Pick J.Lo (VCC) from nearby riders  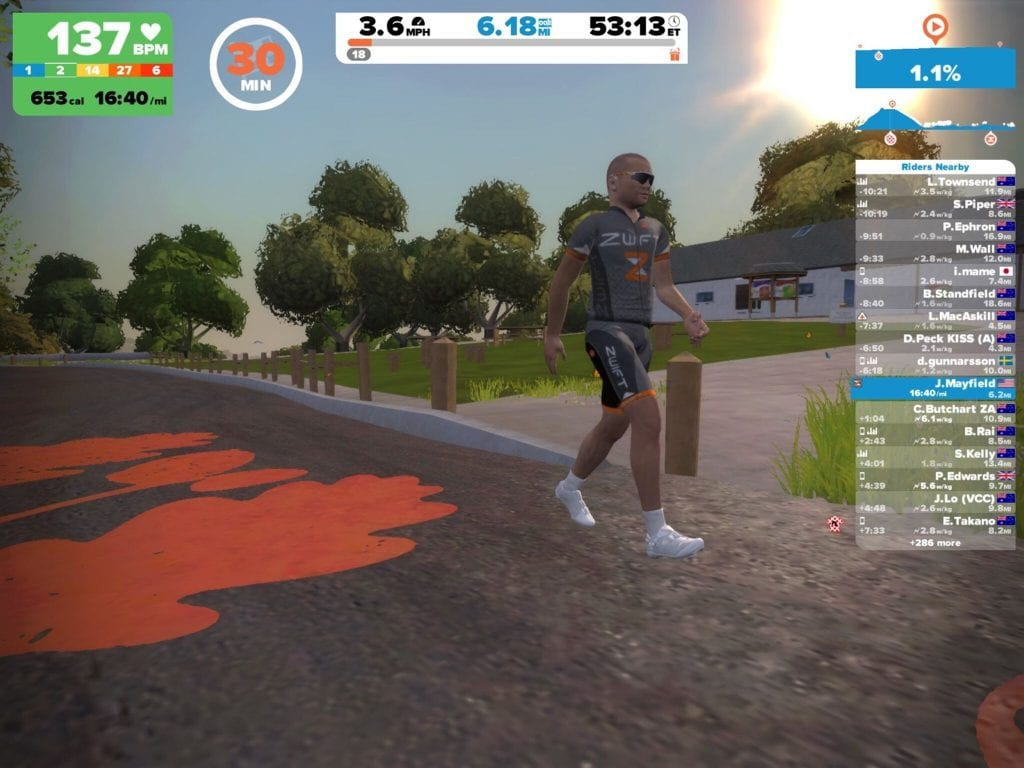point(935,502)
